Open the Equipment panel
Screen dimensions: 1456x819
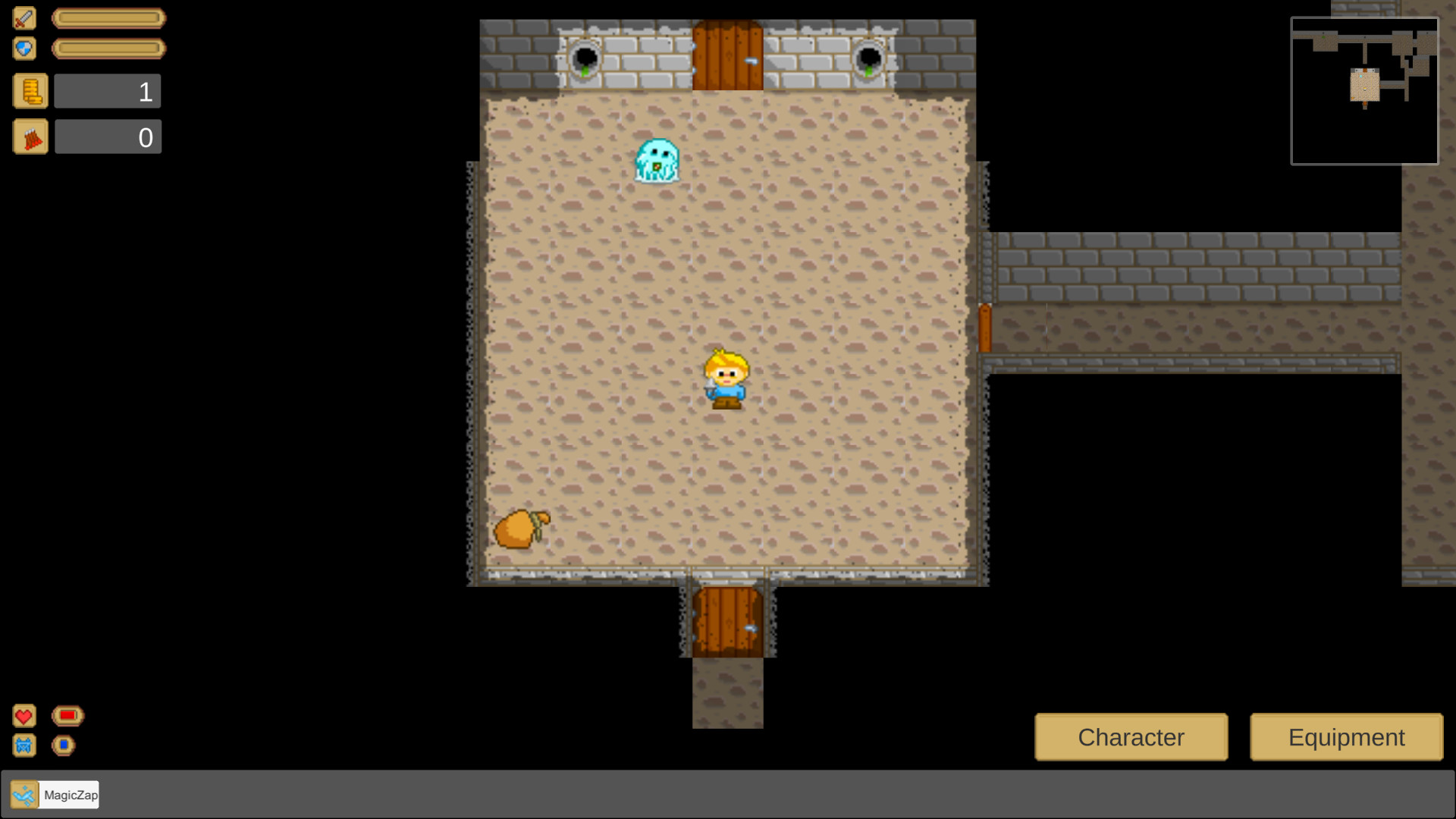tap(1345, 736)
